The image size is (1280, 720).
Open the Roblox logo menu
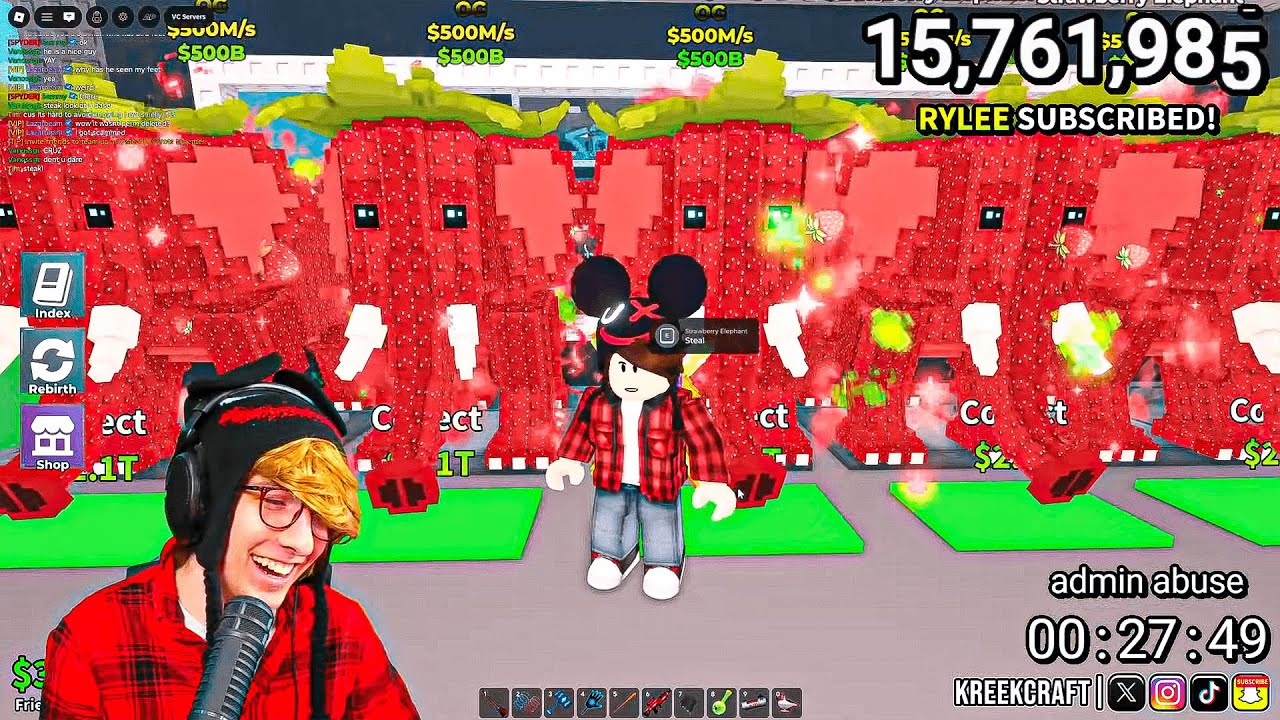[19, 17]
